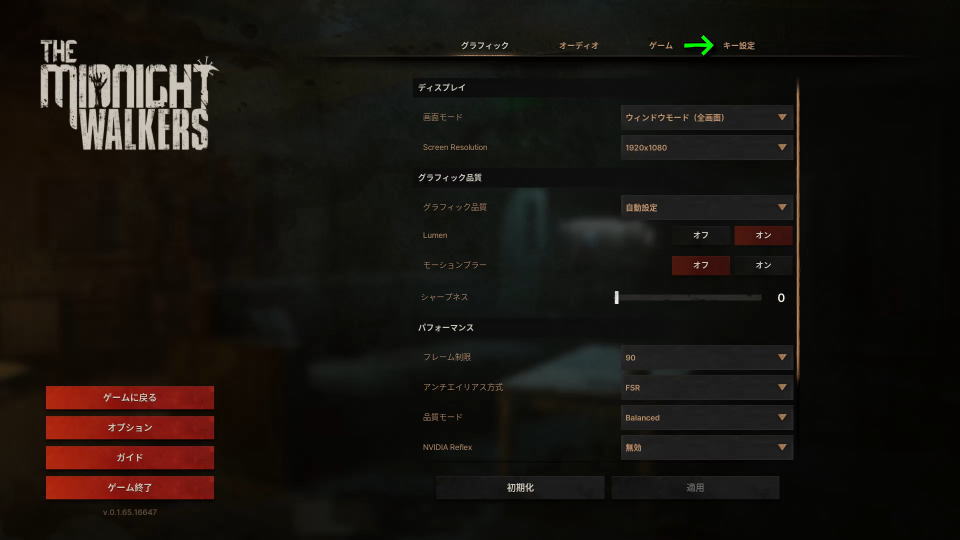
Task: Open the ガイド menu entry
Action: point(130,457)
